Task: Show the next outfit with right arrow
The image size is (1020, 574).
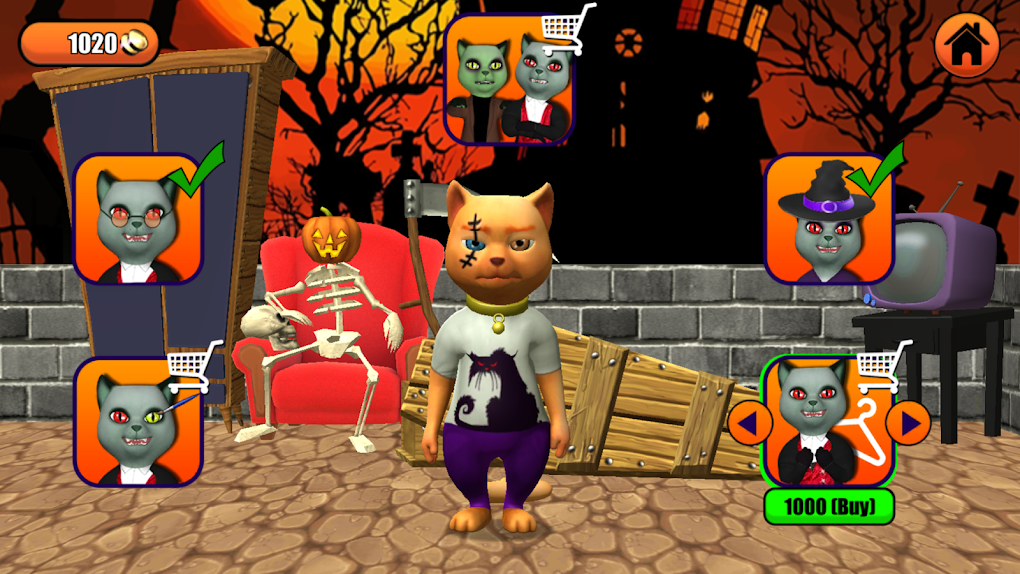Action: pos(909,423)
